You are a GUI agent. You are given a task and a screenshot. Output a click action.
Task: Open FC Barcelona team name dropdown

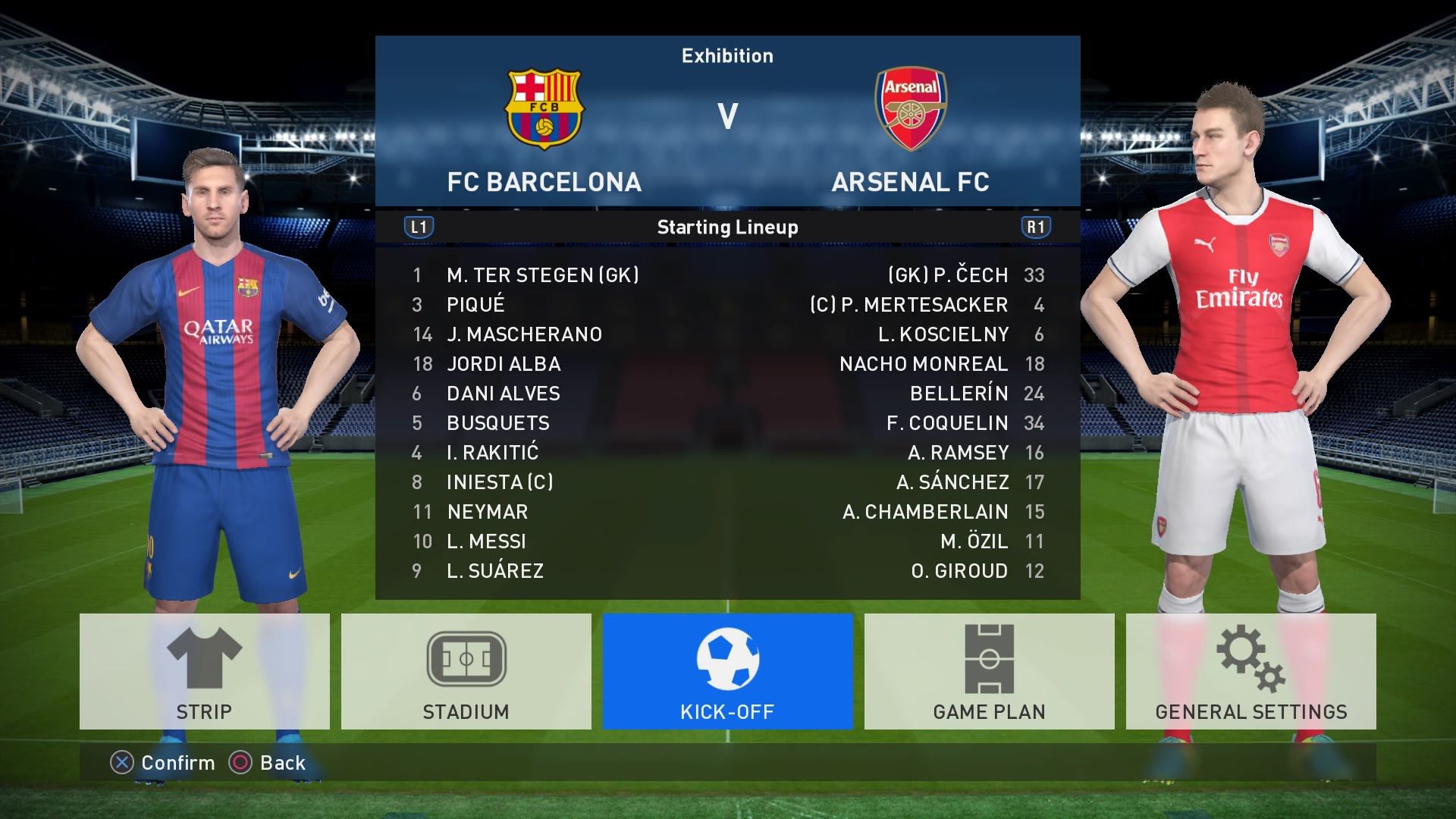point(543,181)
